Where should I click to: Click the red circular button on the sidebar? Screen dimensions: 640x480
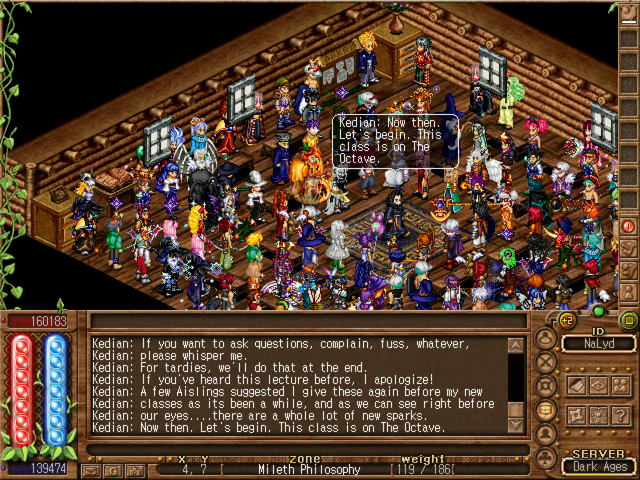629,226
